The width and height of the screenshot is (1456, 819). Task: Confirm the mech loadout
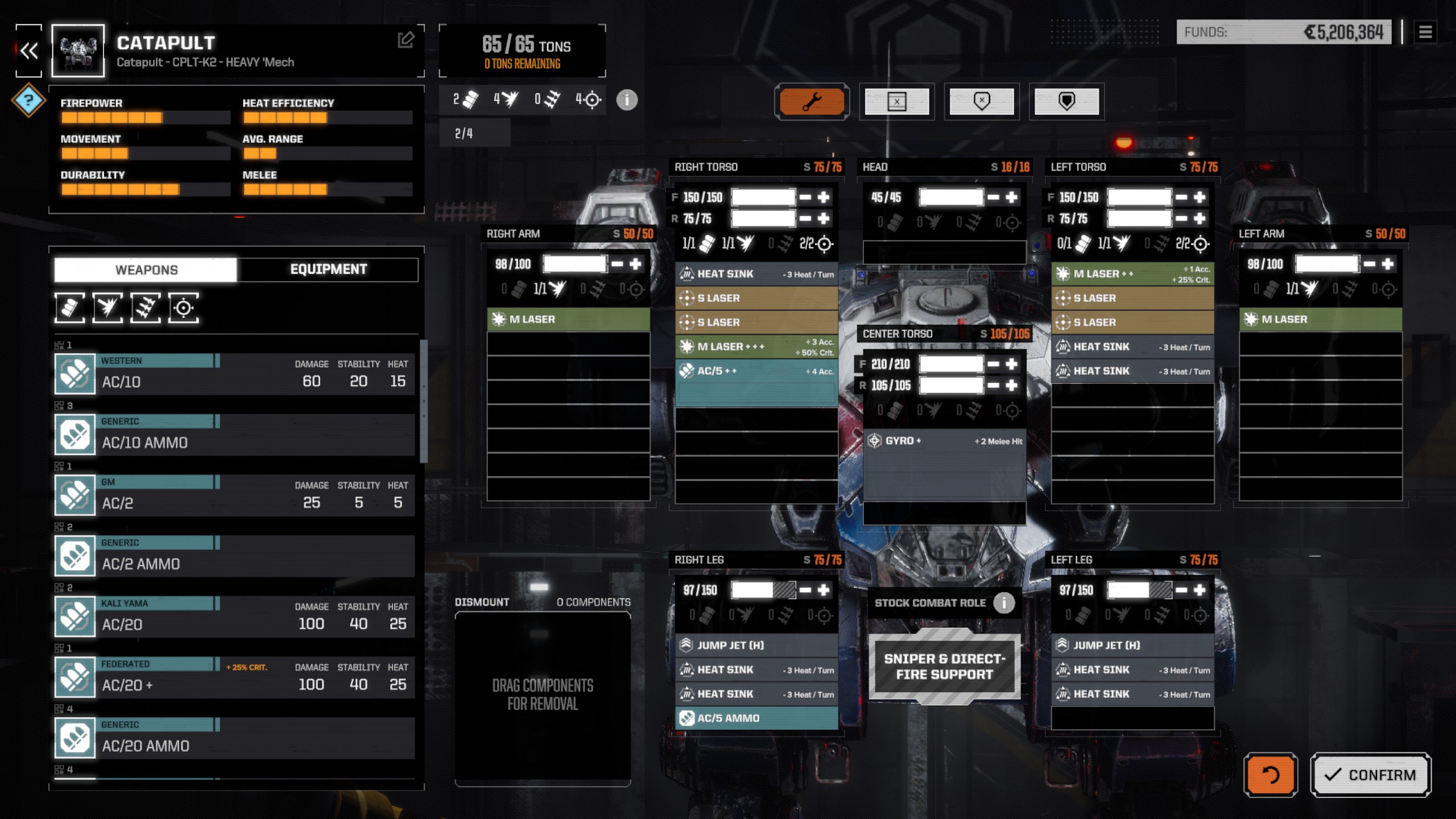(x=1370, y=775)
